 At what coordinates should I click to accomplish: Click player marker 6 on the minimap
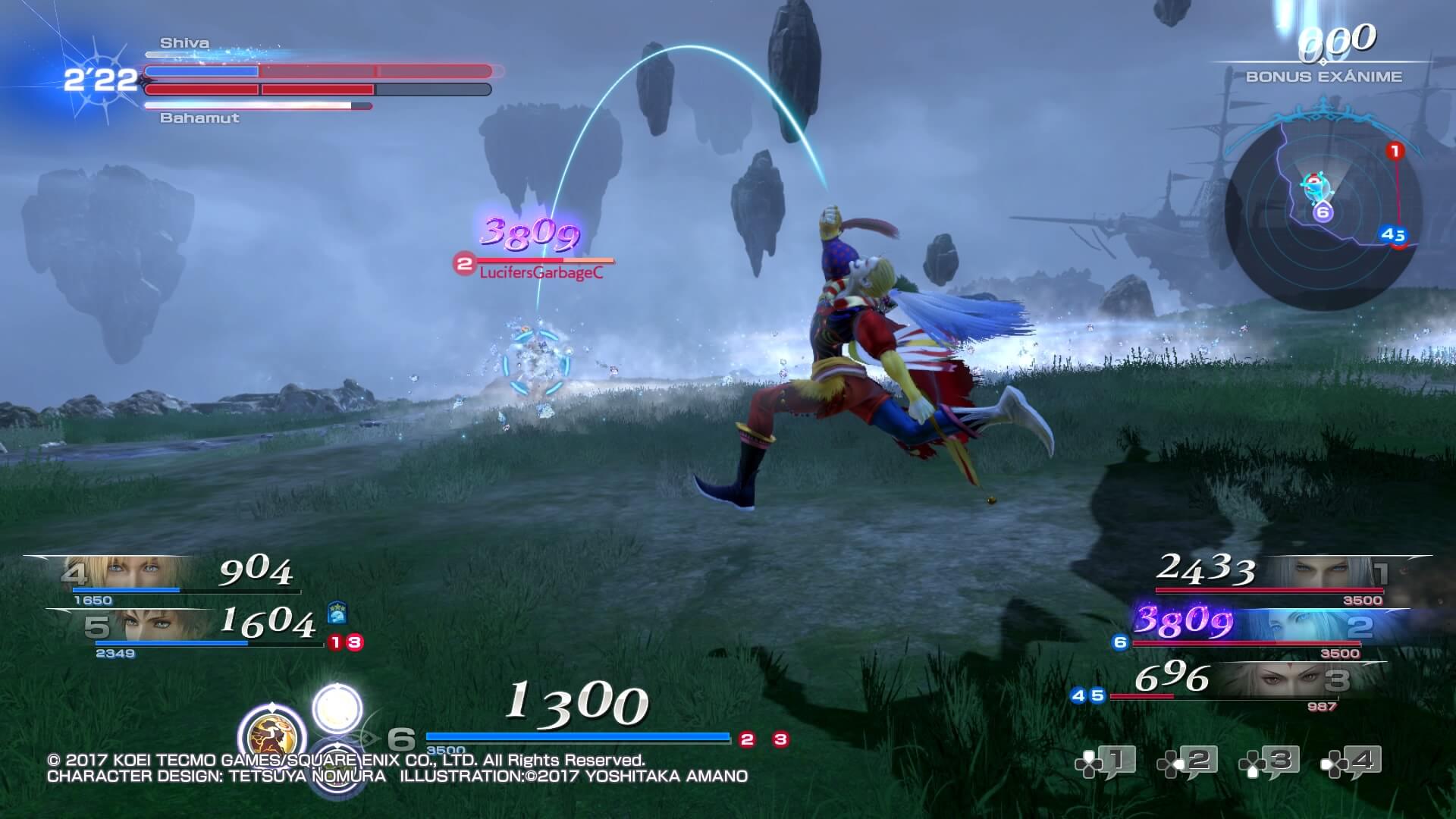(x=1323, y=212)
